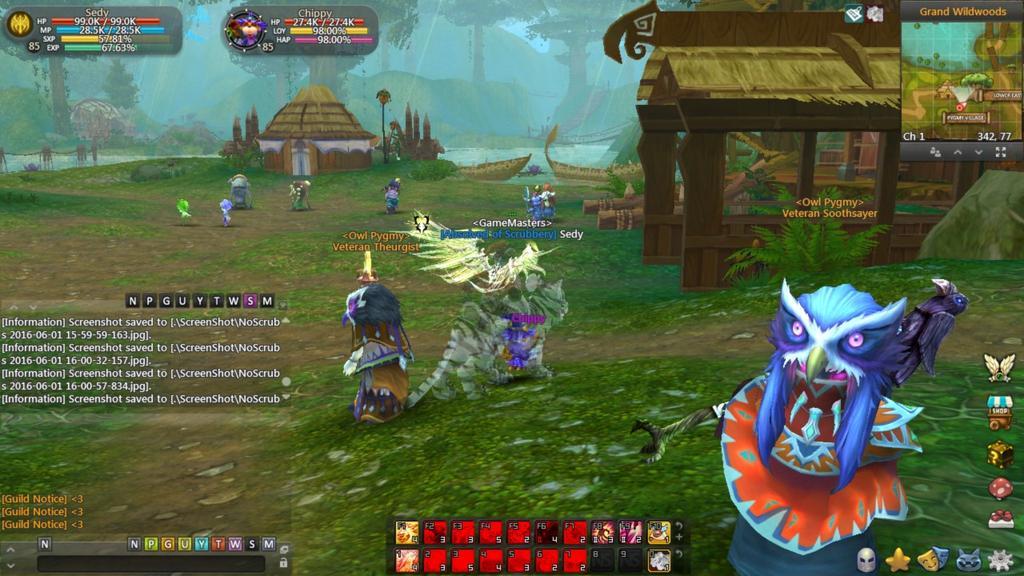Activate the F8 fire swirl skill
Image resolution: width=1024 pixels, height=576 pixels.
pos(603,532)
